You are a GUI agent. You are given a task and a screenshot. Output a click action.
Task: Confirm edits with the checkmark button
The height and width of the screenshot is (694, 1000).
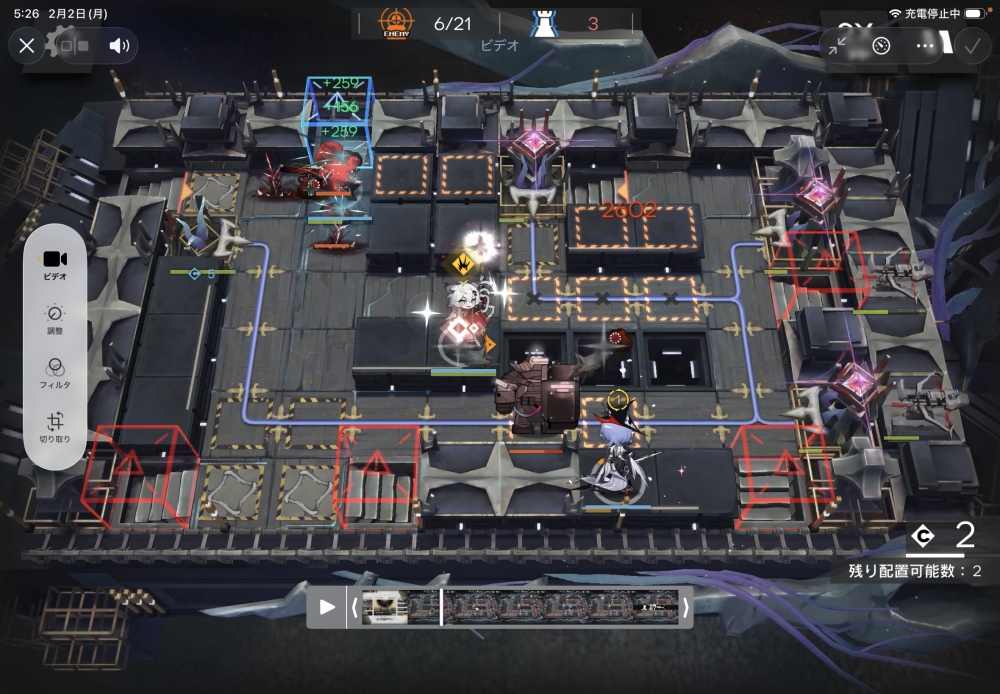pyautogui.click(x=970, y=46)
